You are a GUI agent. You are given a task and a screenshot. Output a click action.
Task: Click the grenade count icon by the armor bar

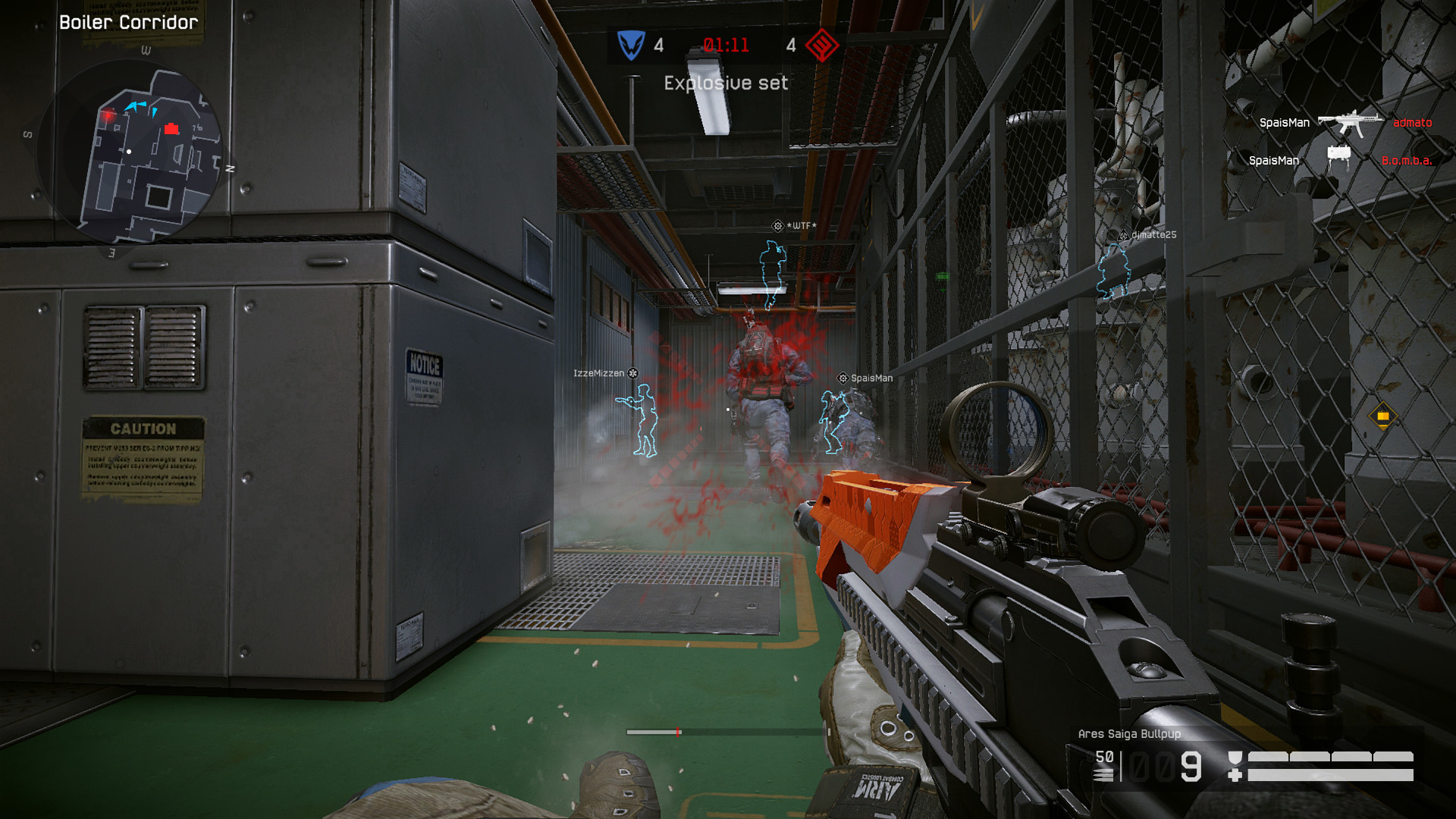(1235, 756)
